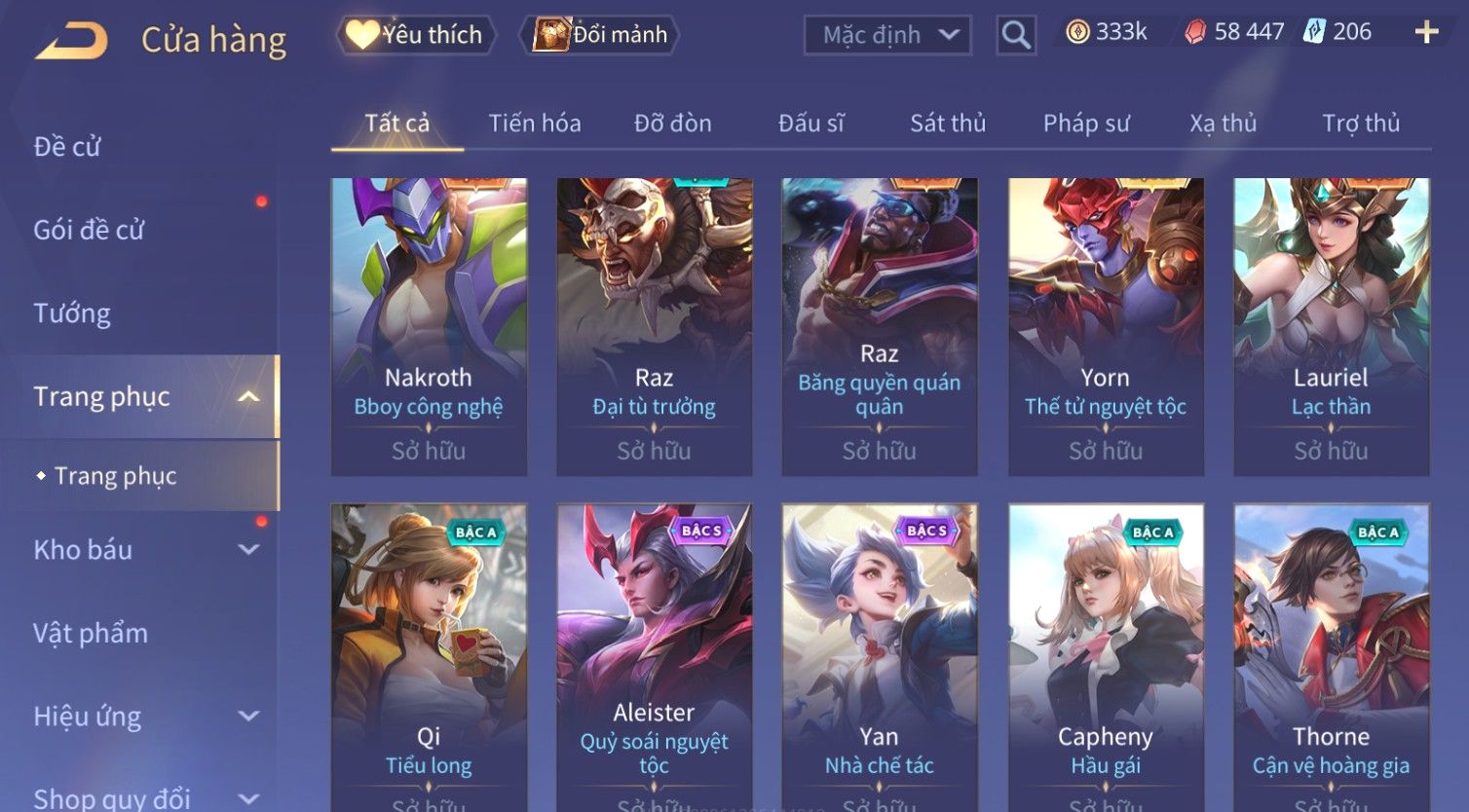Image resolution: width=1469 pixels, height=812 pixels.
Task: Open the Aleister Quỷ soái nguyệt tộc skin
Action: point(654,652)
